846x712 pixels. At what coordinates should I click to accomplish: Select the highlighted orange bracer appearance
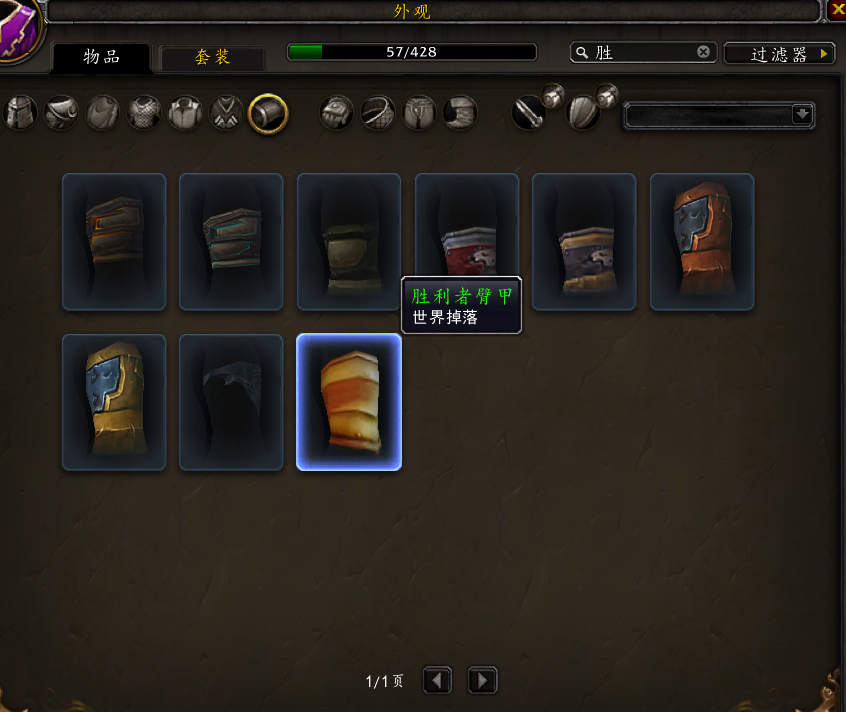point(349,402)
